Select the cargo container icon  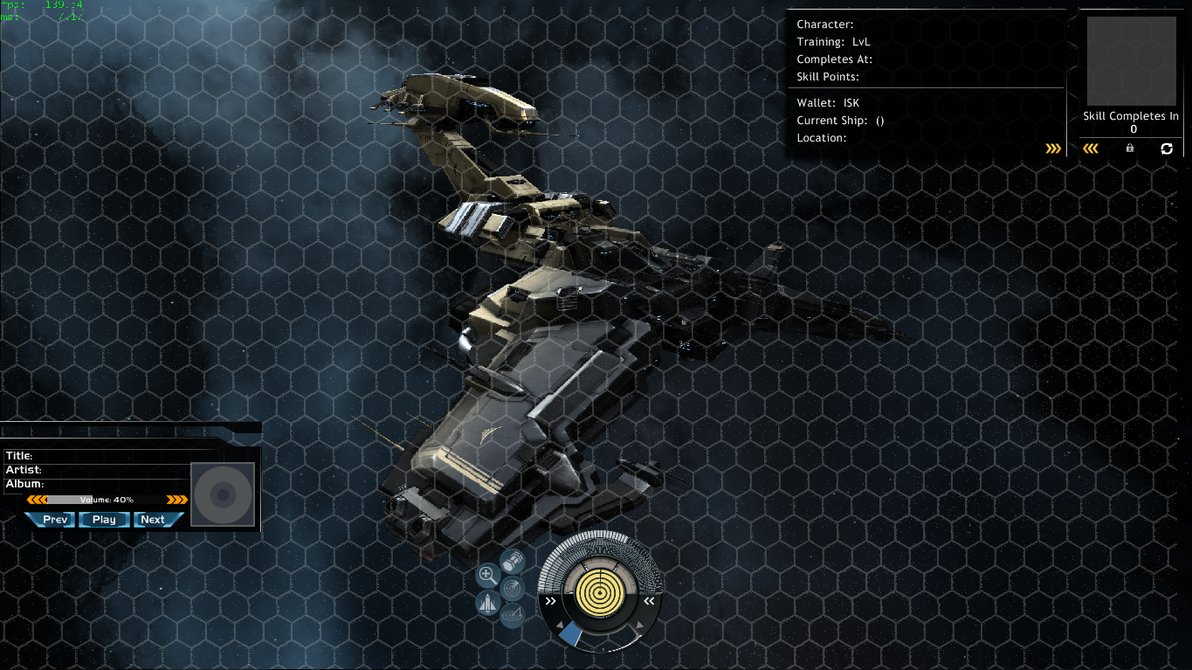pyautogui.click(x=513, y=560)
